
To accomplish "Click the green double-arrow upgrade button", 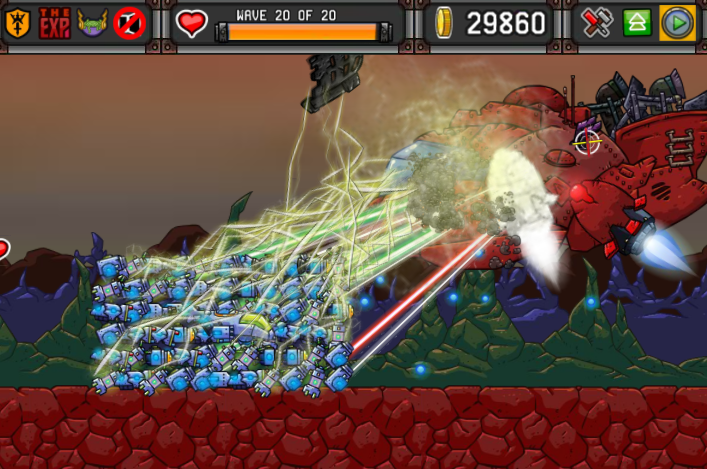I will 637,23.
